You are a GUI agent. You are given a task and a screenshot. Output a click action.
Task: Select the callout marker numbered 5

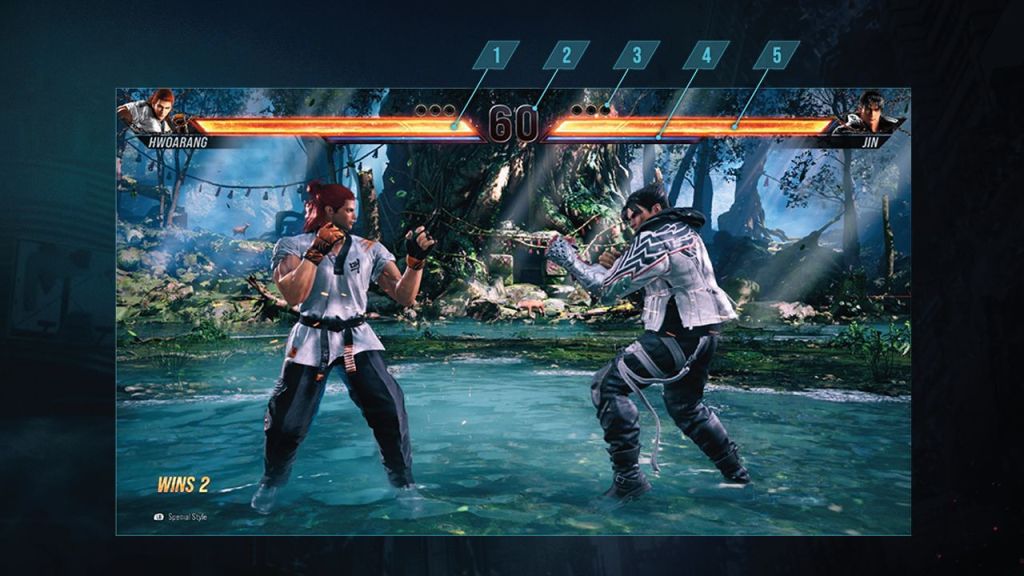click(x=776, y=55)
